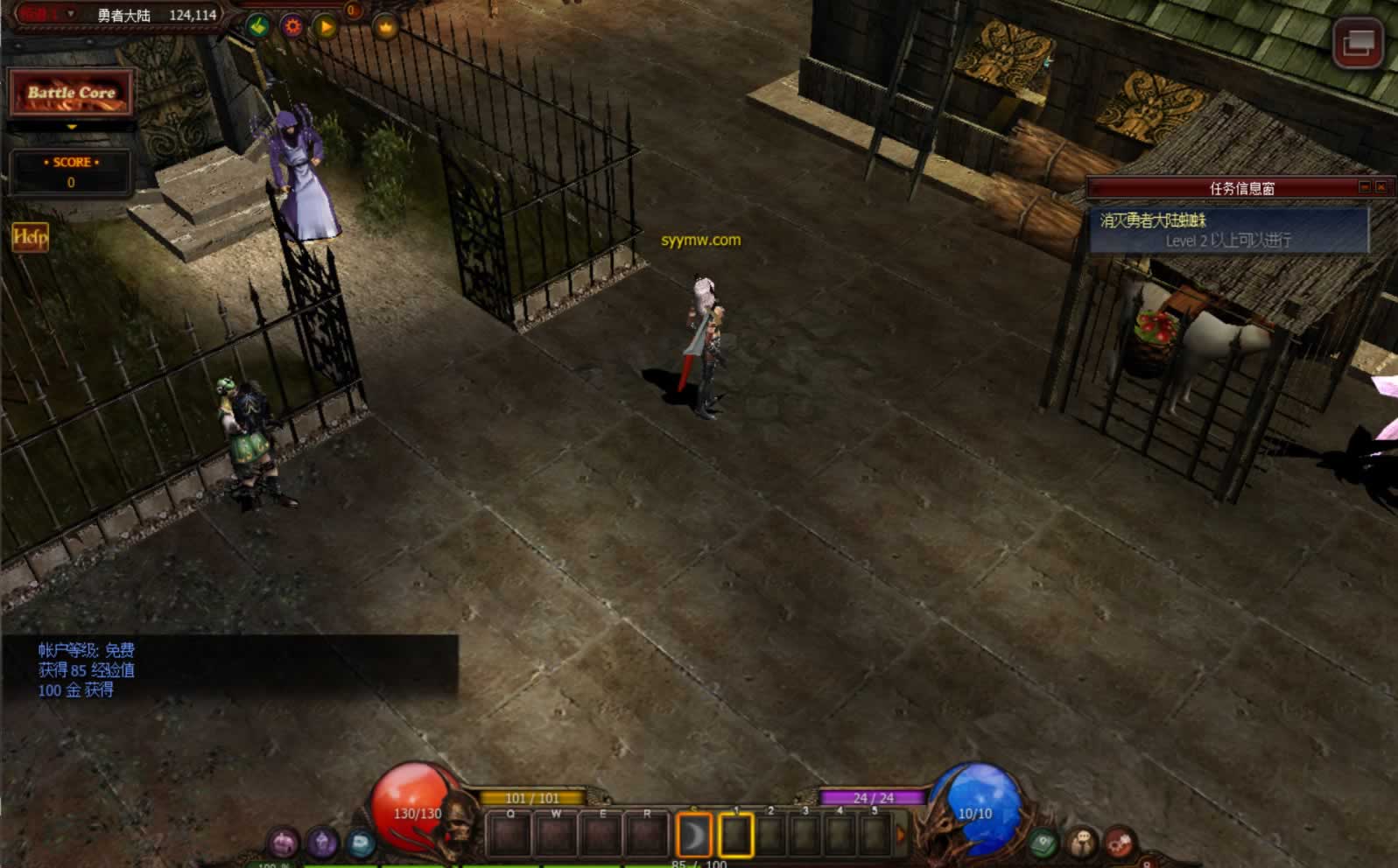Open the green map marker icon

coord(1043,843)
